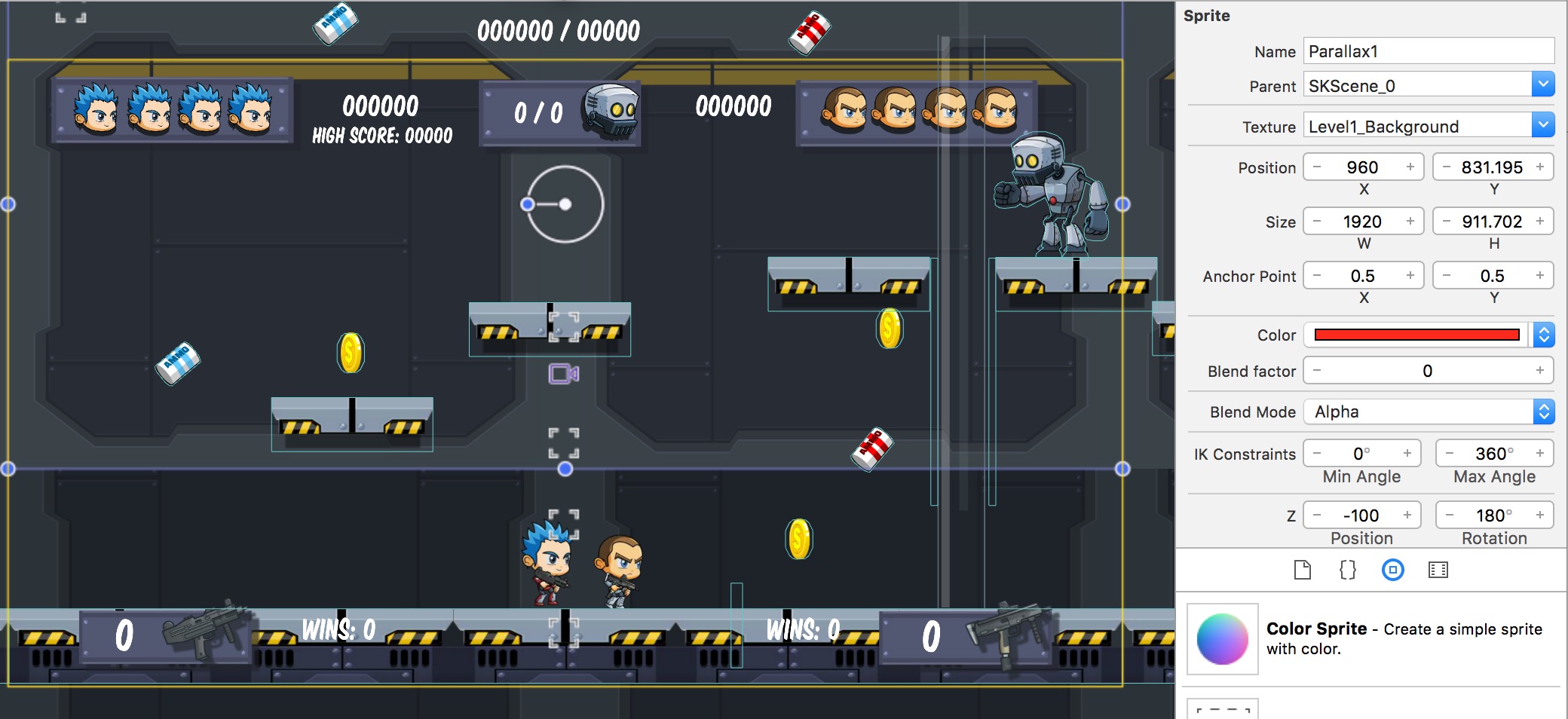Select the camera node in the scene
Image resolution: width=1568 pixels, height=719 pixels.
[x=565, y=372]
